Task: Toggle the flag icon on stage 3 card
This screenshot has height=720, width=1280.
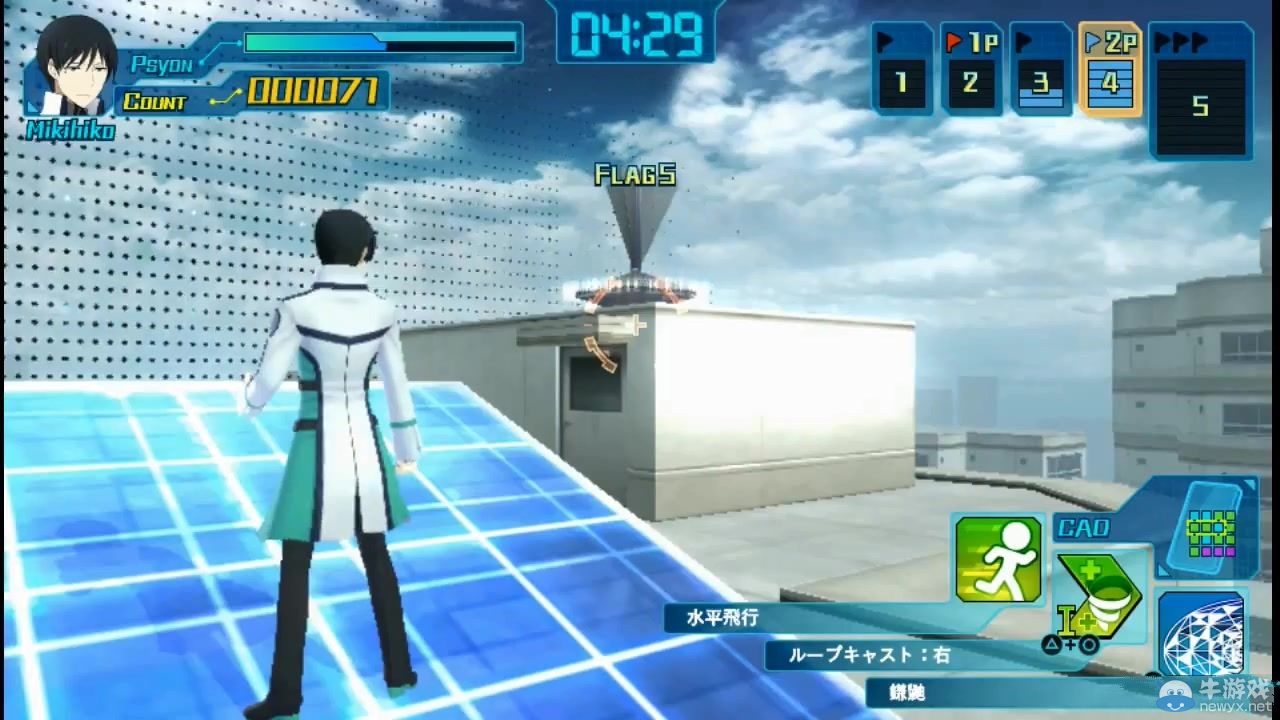Action: [1024, 40]
